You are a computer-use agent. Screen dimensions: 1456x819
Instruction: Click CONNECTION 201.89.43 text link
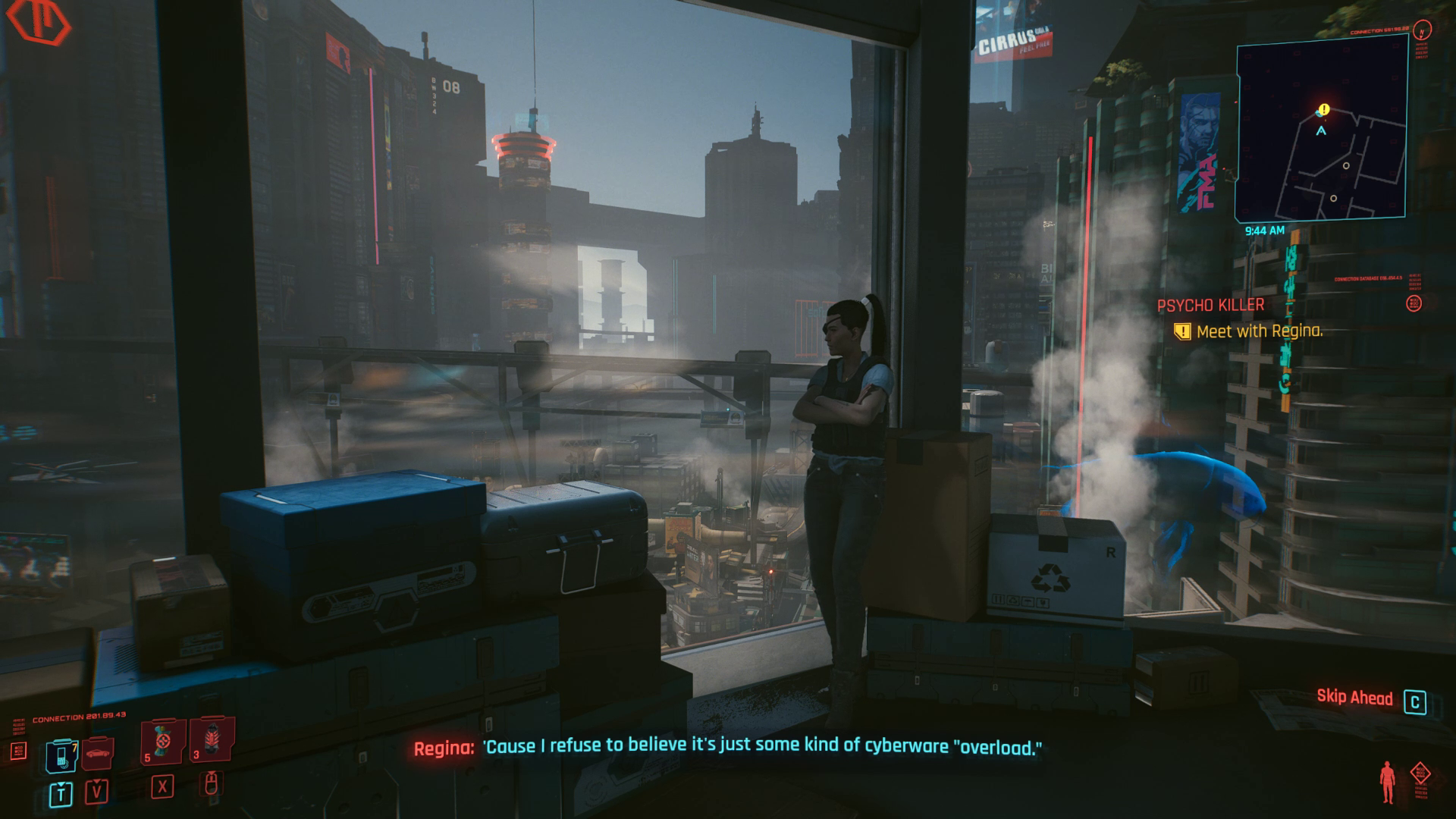[80, 715]
